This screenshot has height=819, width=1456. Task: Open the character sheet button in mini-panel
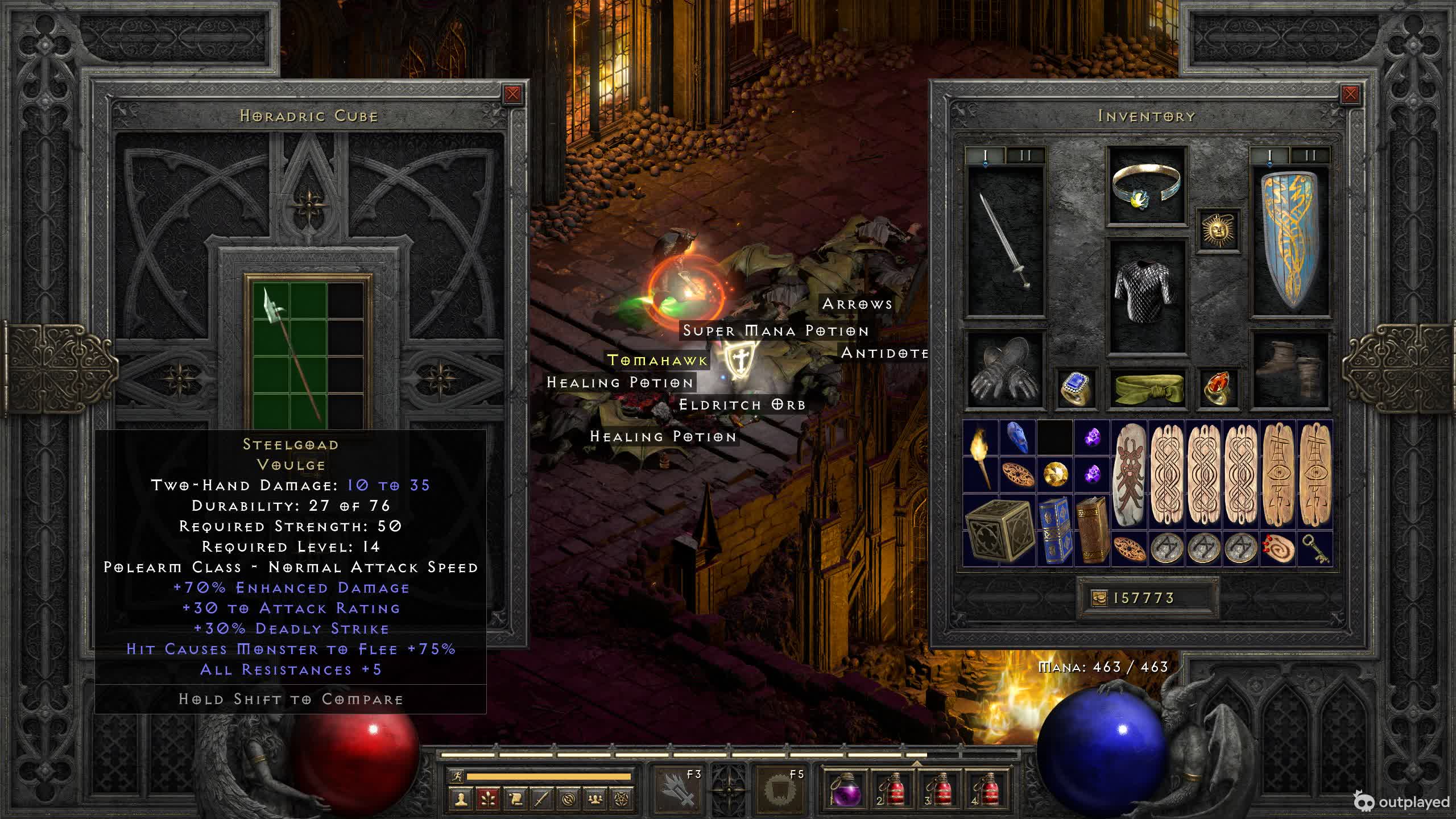tap(461, 800)
